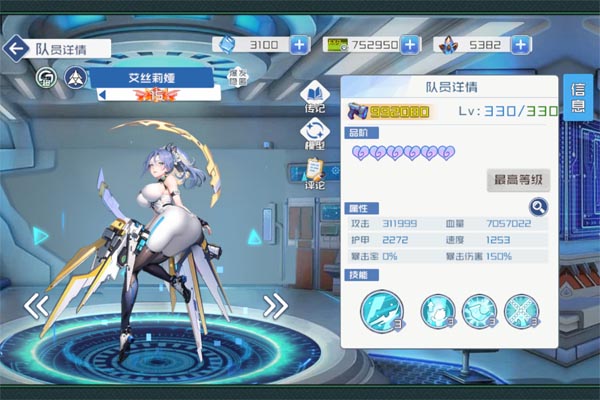Click the 最高等级 max level button
Image resolution: width=600 pixels, height=400 pixels.
518,180
